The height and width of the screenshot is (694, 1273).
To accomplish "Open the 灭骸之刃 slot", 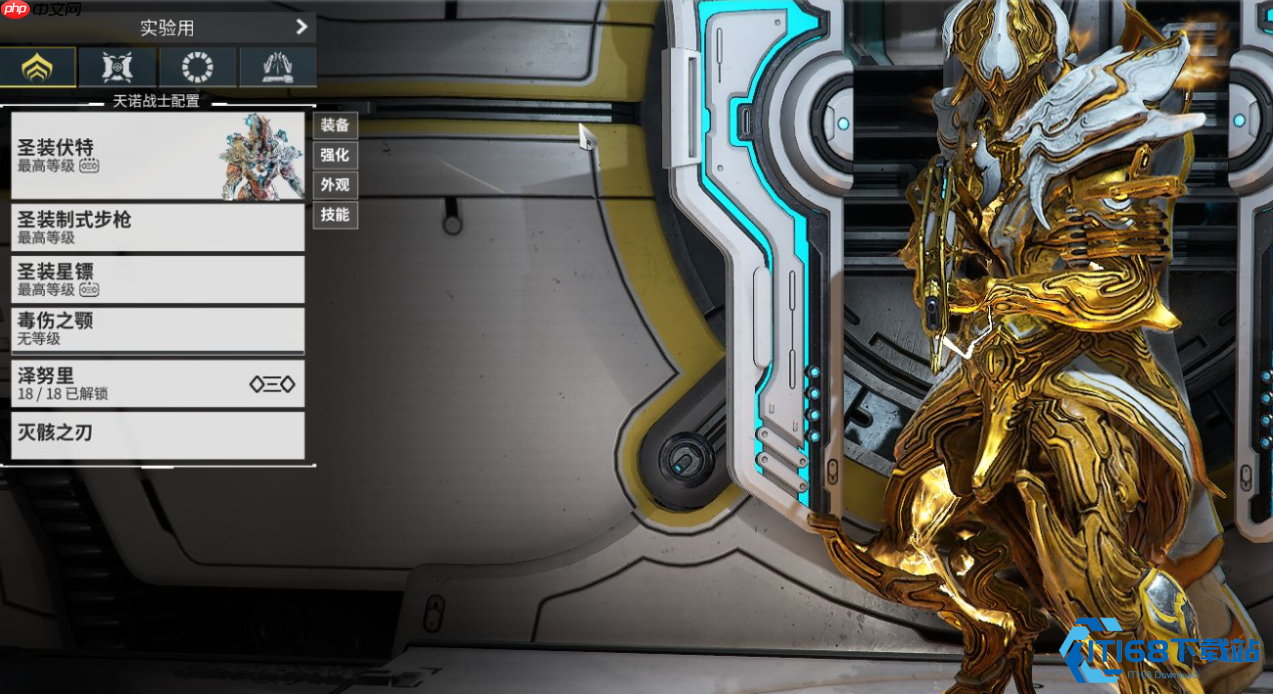I will 157,435.
